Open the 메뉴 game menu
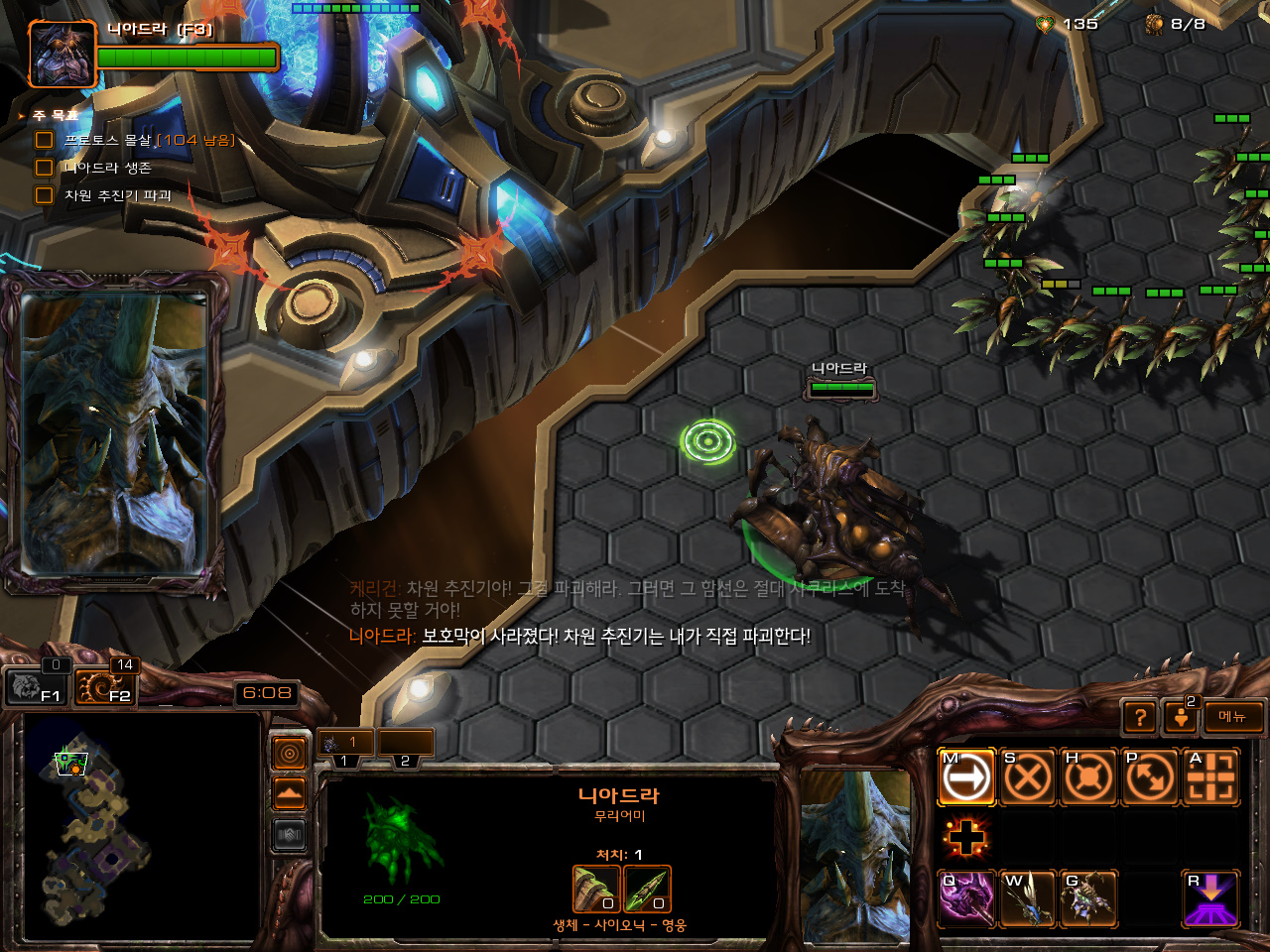 pyautogui.click(x=1233, y=717)
